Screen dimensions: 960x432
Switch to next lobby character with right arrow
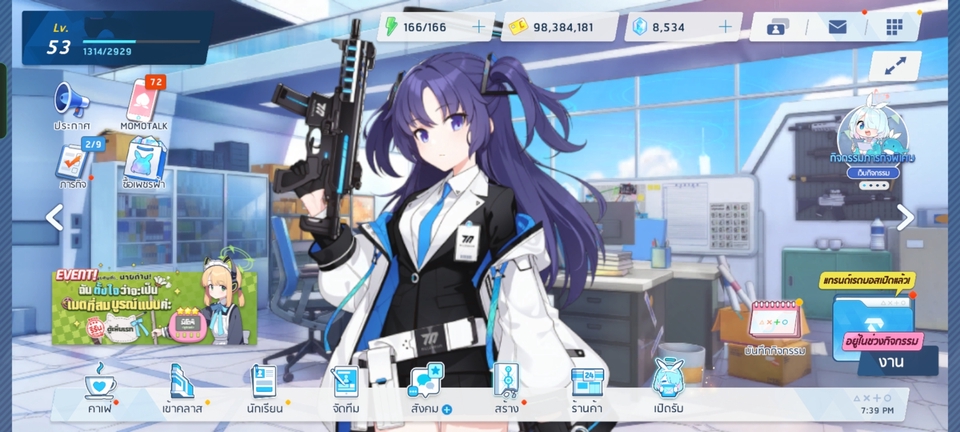pos(904,217)
